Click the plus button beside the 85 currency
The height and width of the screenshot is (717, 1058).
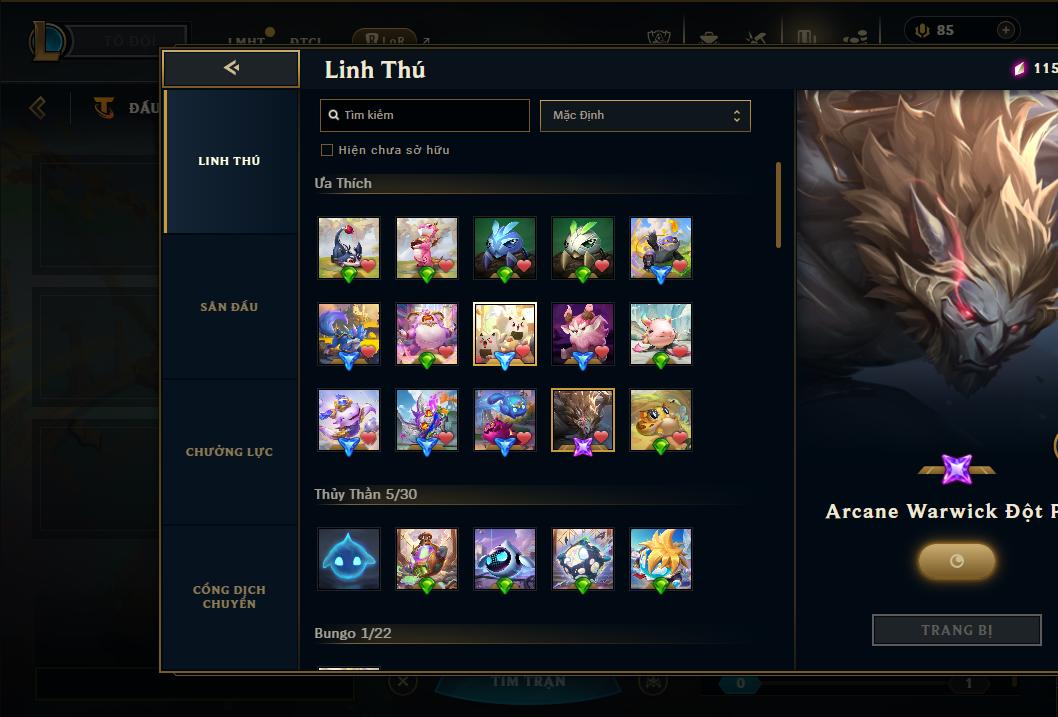pyautogui.click(x=1005, y=30)
